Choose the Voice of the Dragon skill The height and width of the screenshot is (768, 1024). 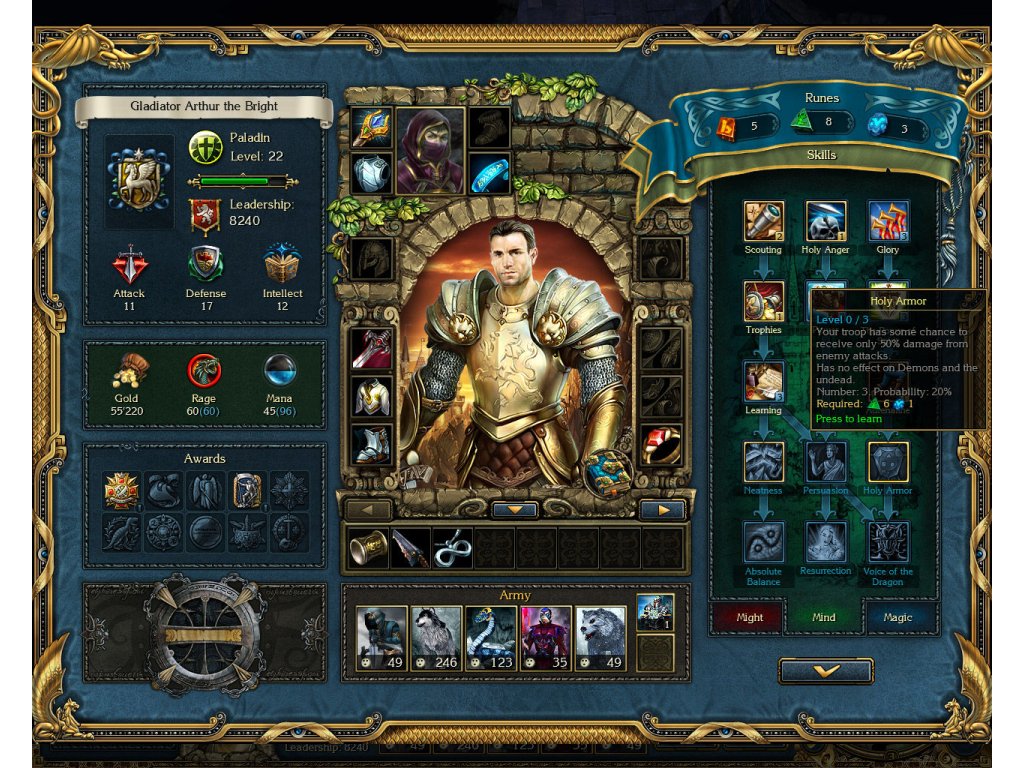[x=888, y=542]
